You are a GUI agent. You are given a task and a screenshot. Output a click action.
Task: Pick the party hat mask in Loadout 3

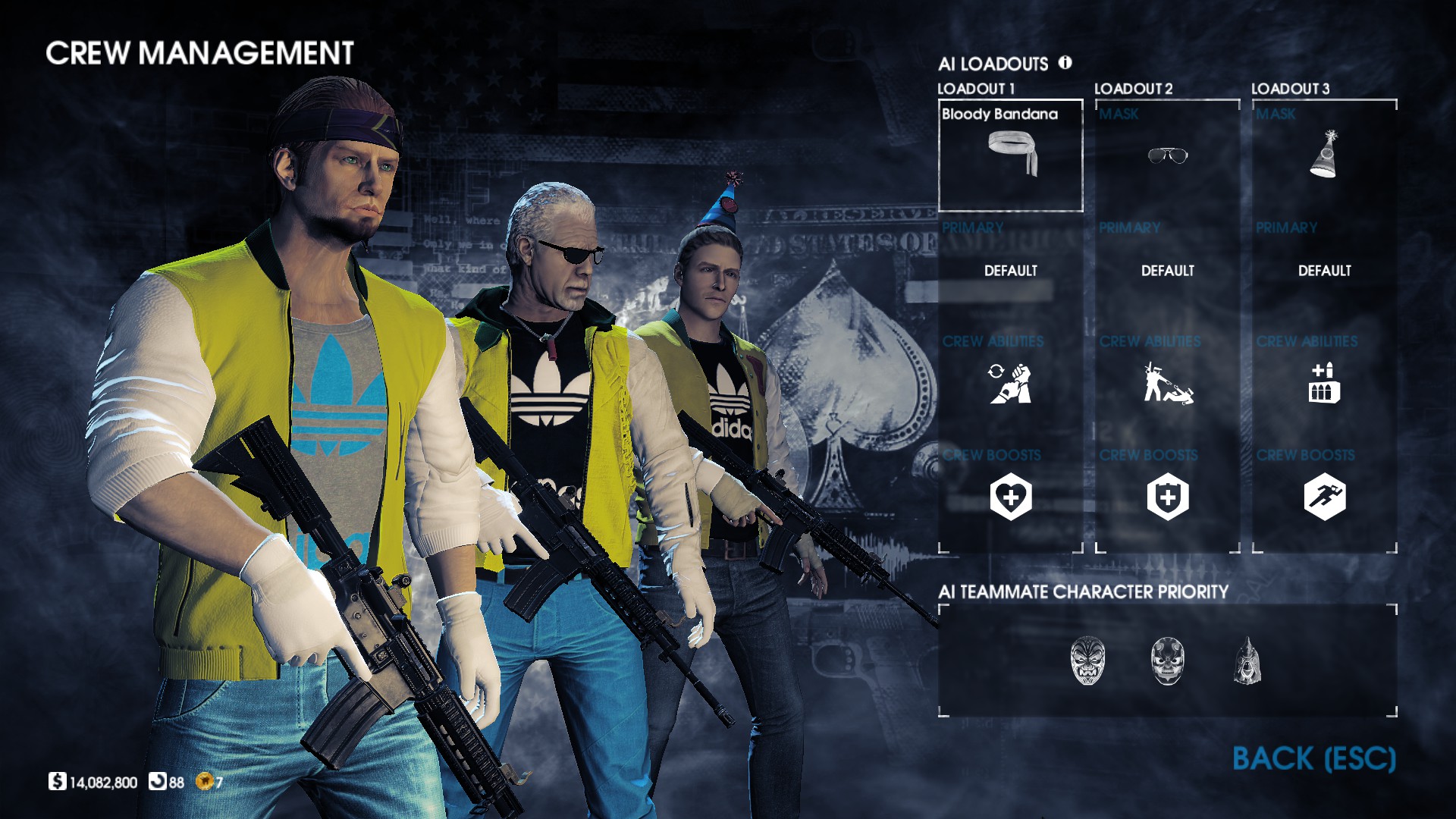click(1324, 155)
